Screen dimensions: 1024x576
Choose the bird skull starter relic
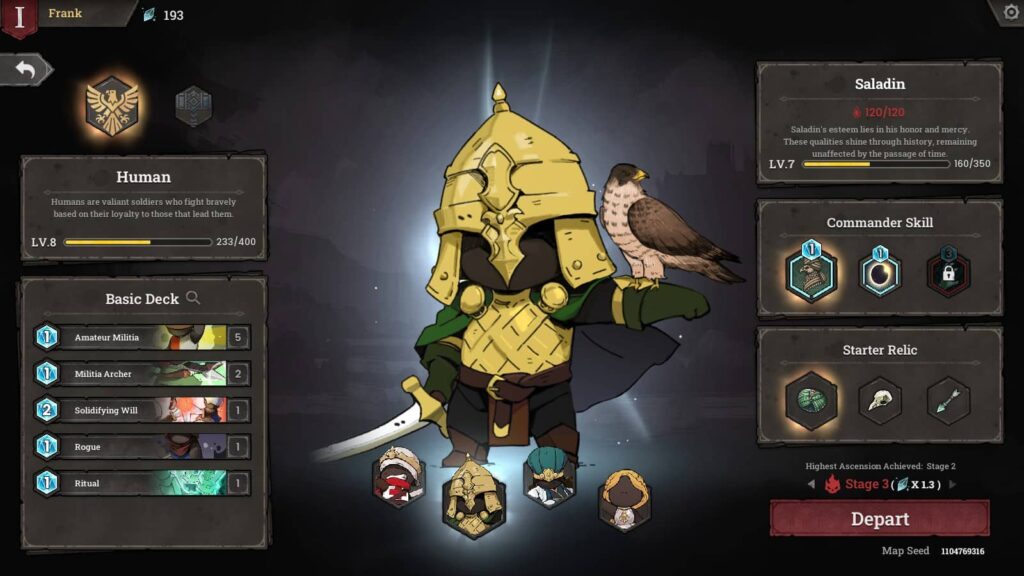click(x=880, y=400)
